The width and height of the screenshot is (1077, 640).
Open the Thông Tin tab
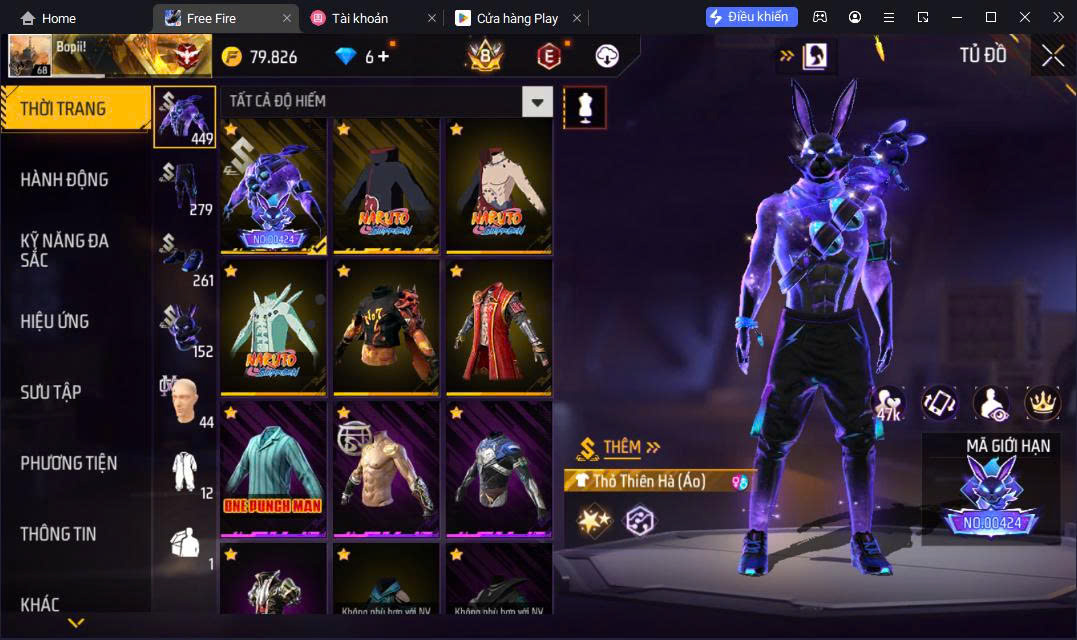58,534
